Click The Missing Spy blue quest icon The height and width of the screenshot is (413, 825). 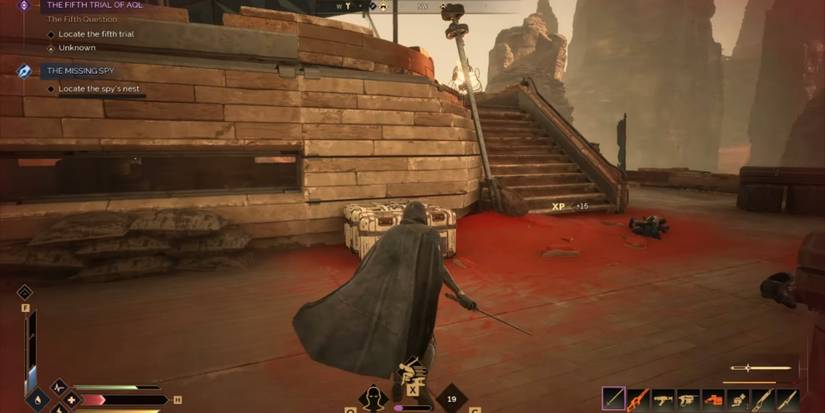click(24, 71)
